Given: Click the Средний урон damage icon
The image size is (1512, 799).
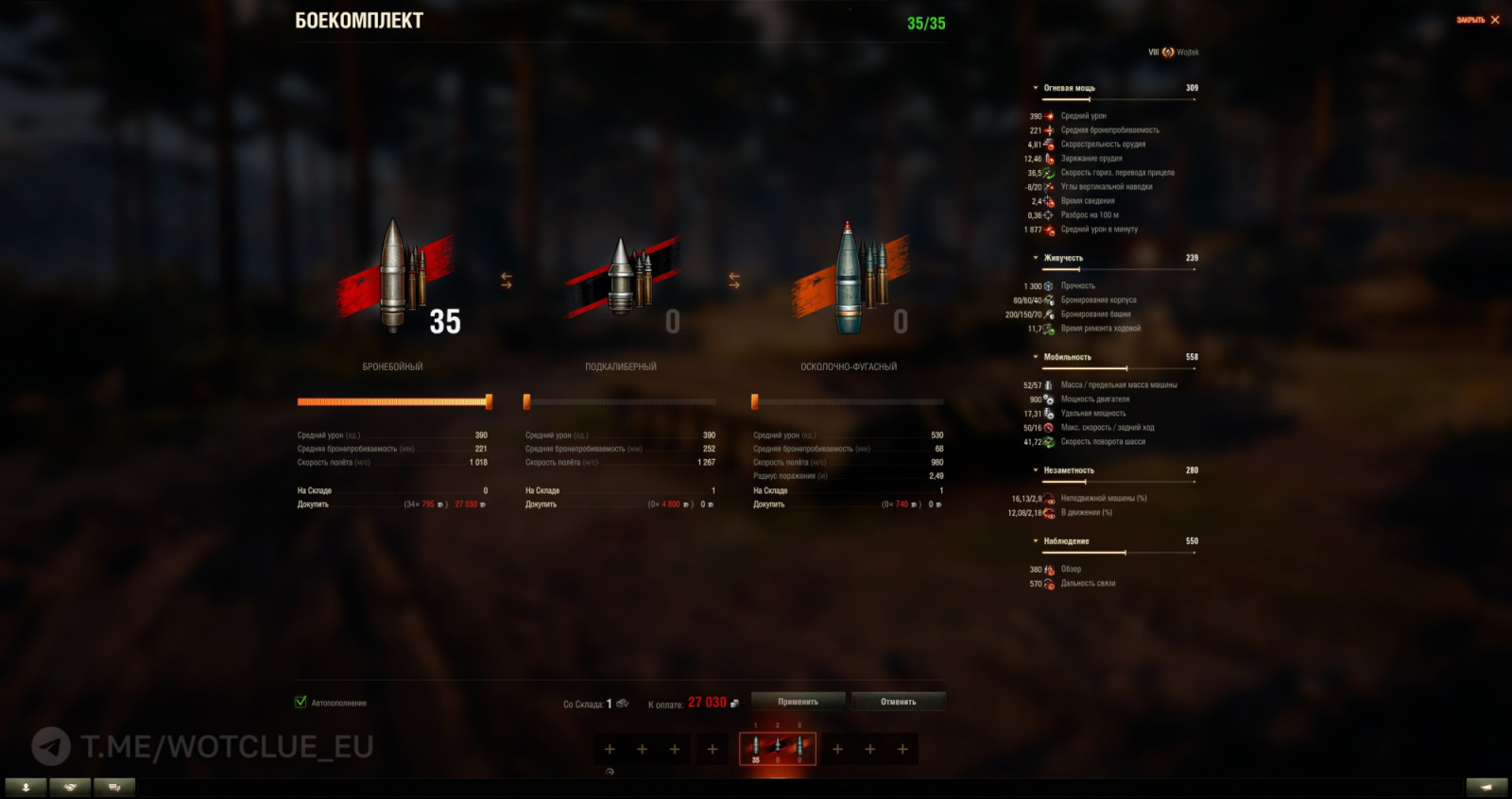Looking at the screenshot, I should tap(1049, 115).
